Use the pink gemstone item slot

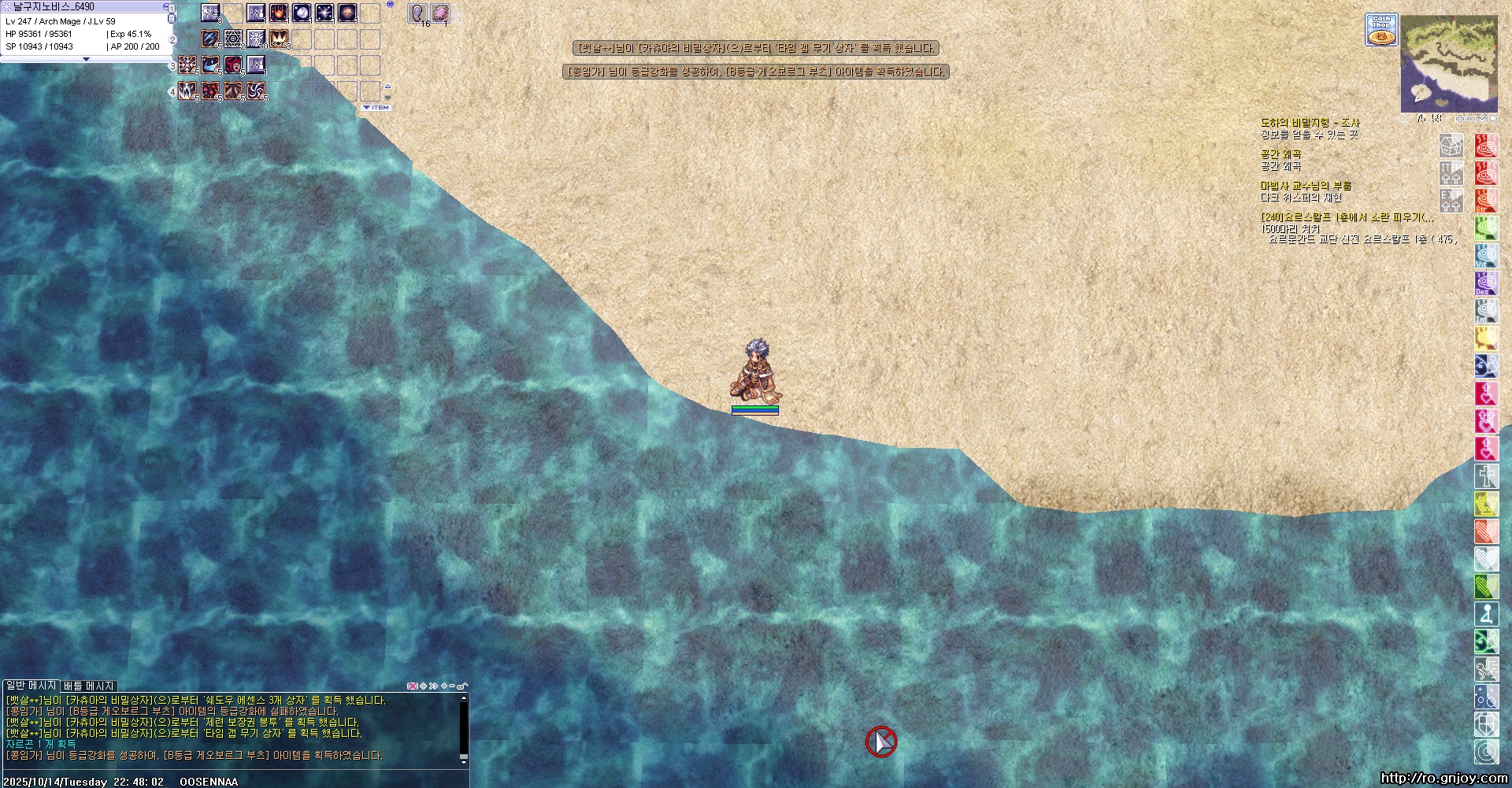440,13
